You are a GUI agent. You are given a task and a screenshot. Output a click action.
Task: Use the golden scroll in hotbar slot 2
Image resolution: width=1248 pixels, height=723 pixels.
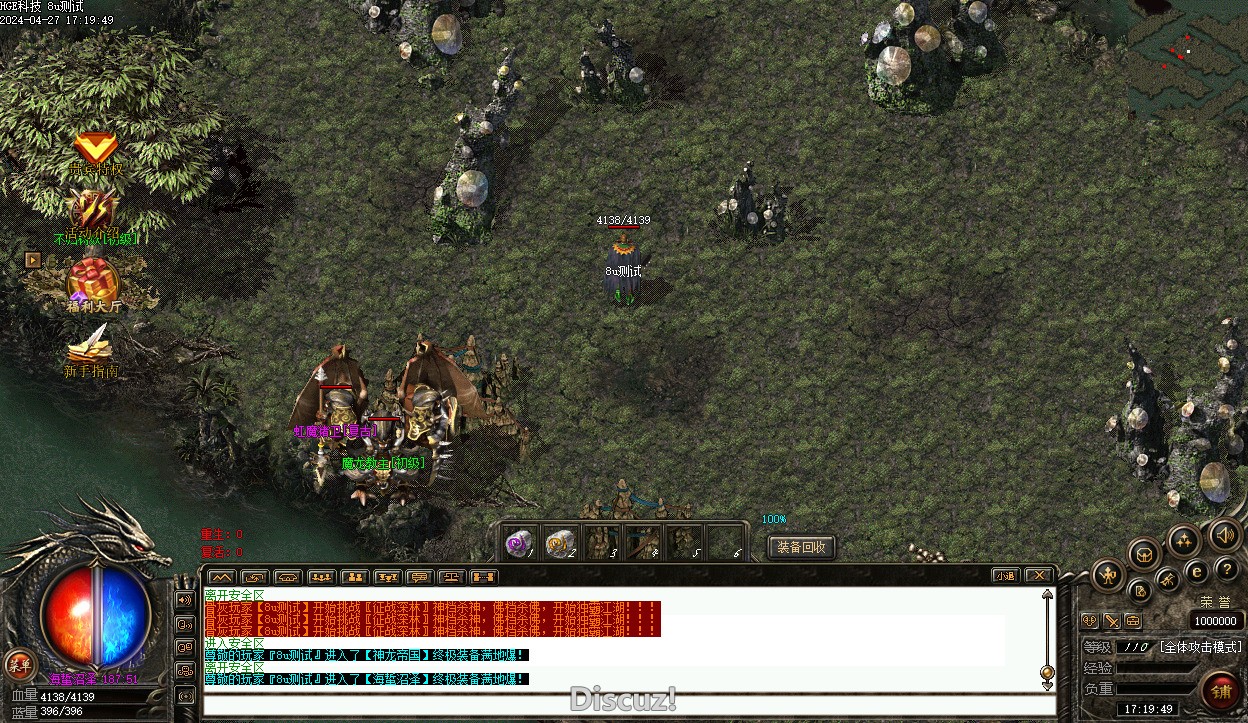coord(560,543)
